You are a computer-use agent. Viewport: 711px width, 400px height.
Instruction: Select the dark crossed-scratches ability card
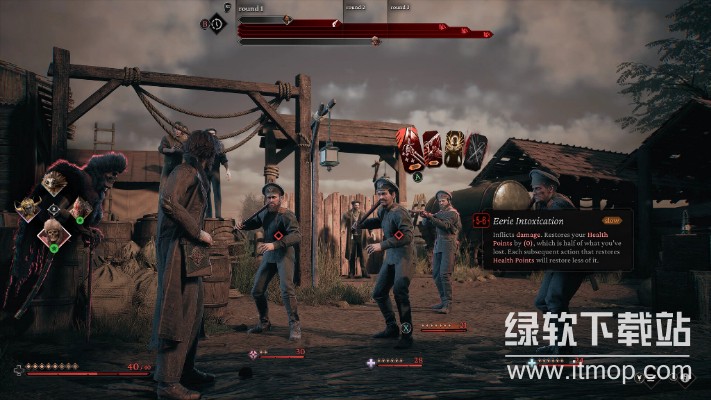tap(476, 150)
